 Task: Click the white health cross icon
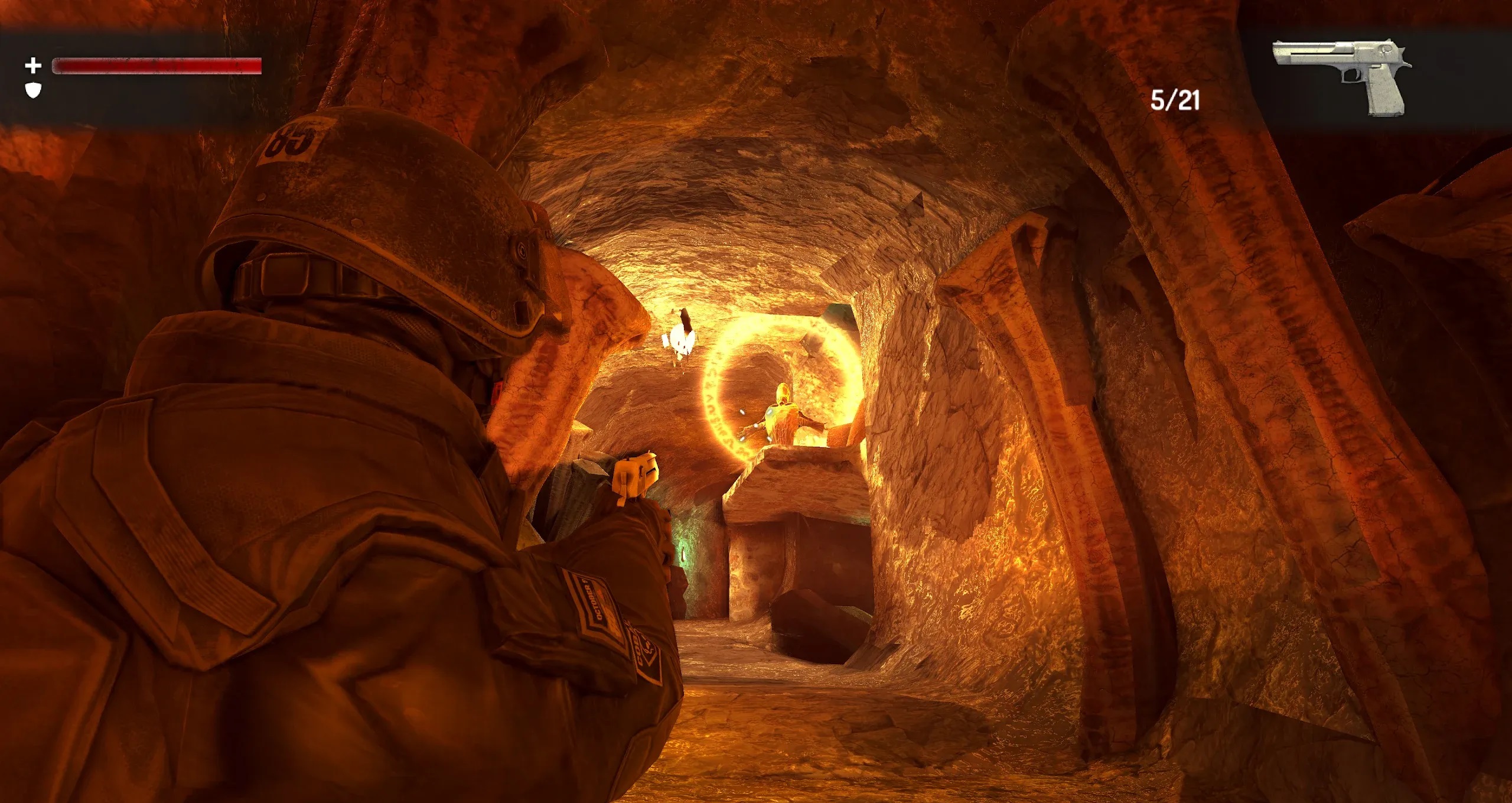tap(33, 65)
